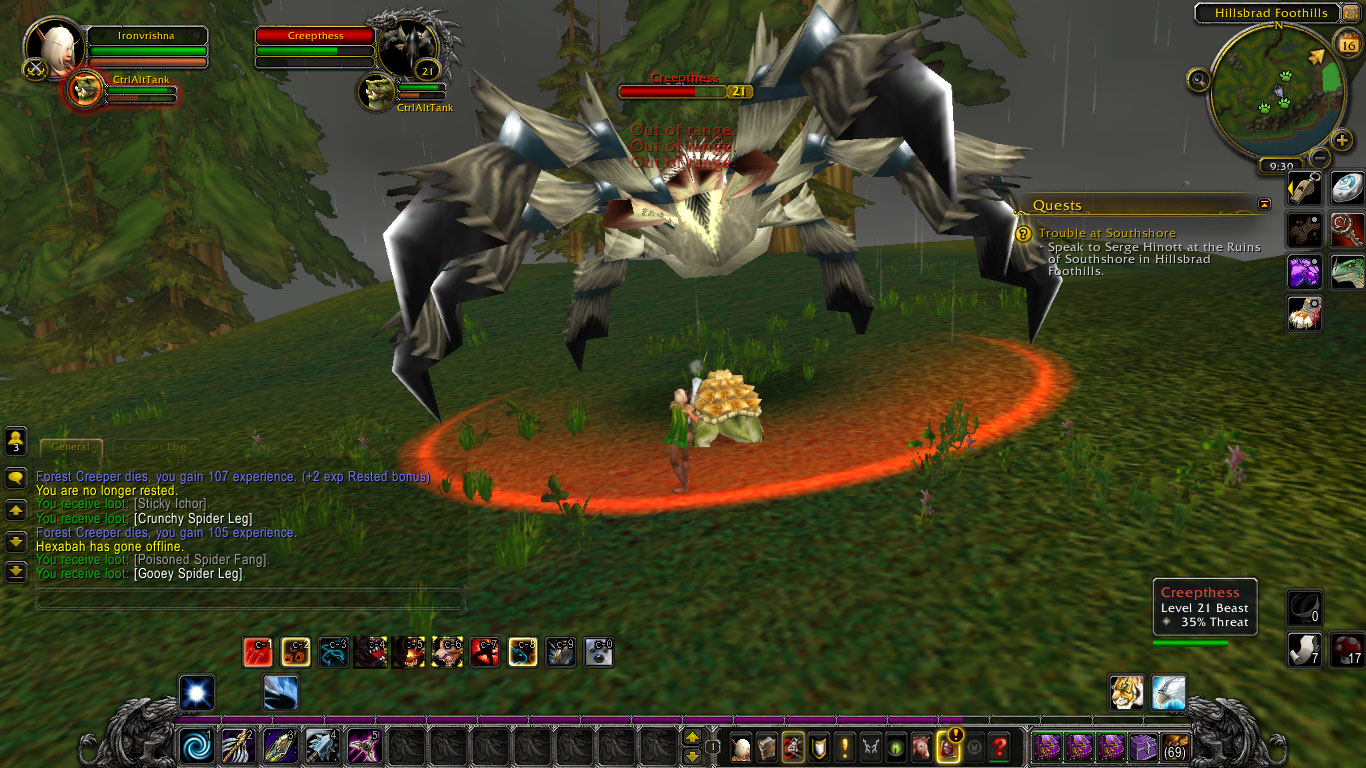The width and height of the screenshot is (1366, 768).
Task: Activate the blue swirl ability in slot one
Action: tap(196, 746)
